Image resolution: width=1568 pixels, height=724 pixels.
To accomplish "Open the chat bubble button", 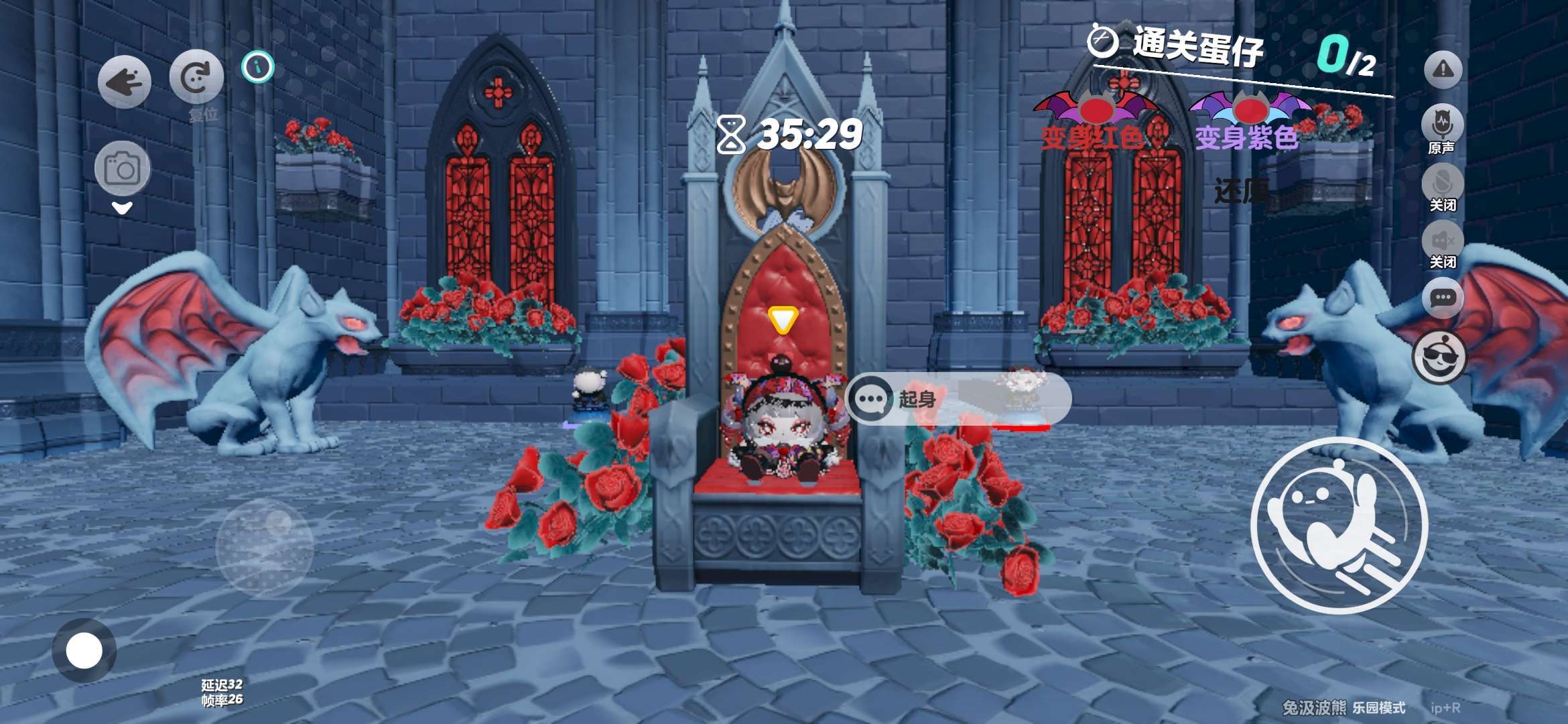I will click(1442, 298).
